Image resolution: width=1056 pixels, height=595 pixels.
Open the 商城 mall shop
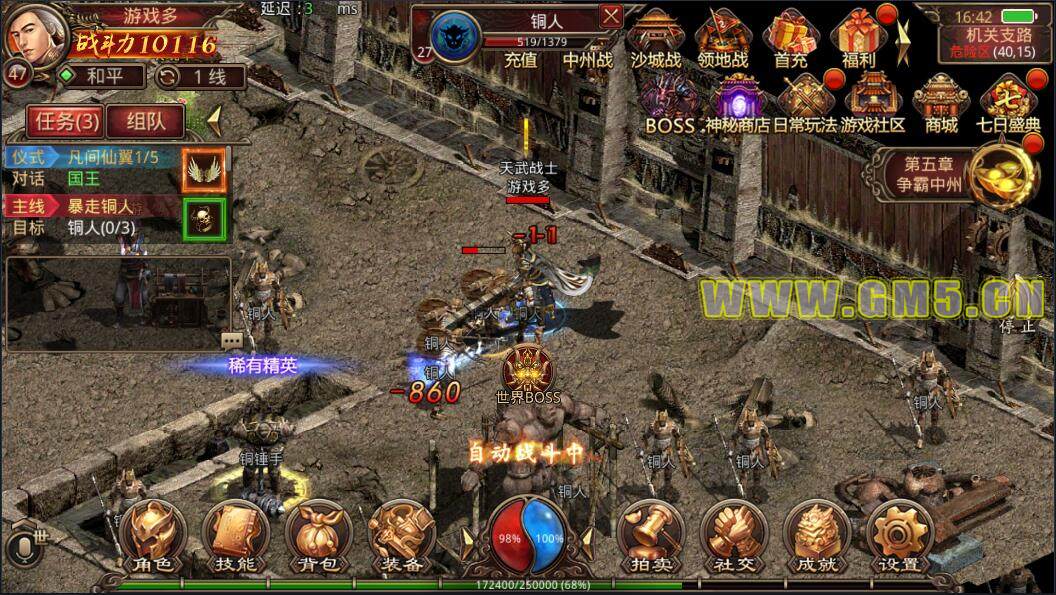pyautogui.click(x=941, y=104)
